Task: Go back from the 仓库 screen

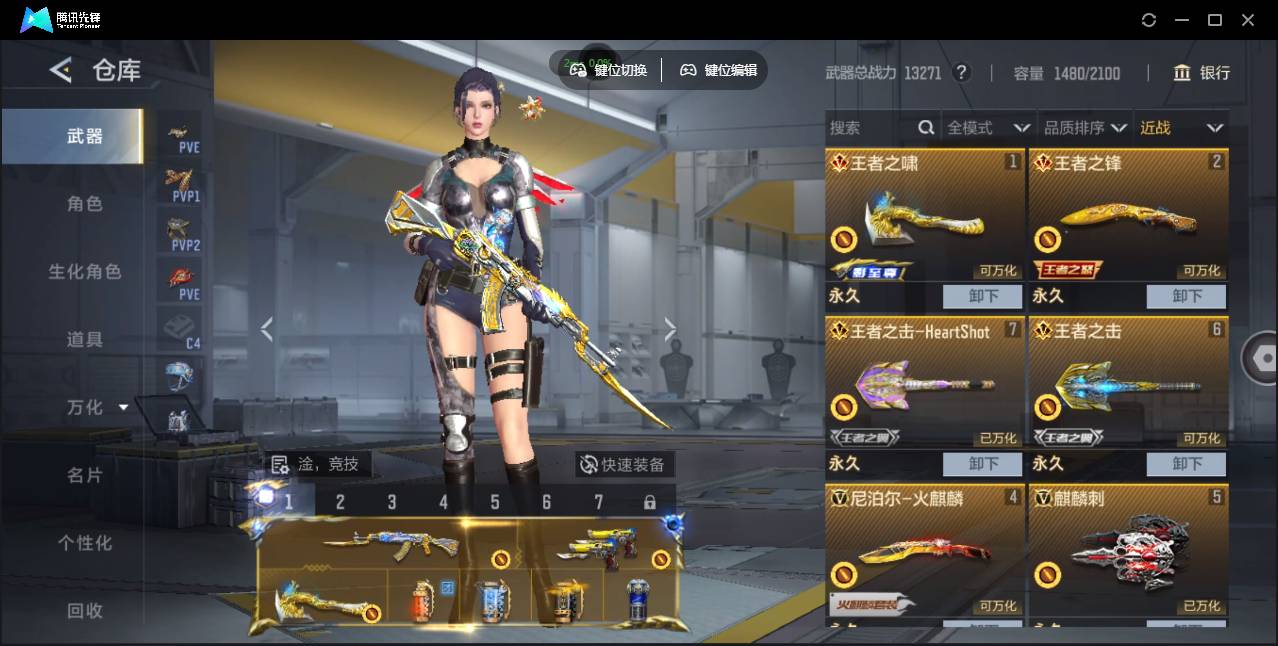Action: (x=62, y=70)
